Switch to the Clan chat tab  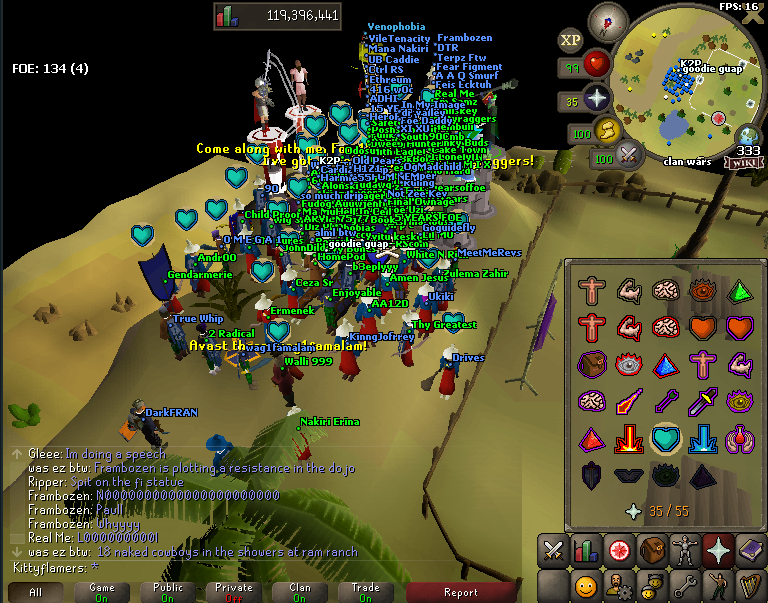(x=299, y=592)
